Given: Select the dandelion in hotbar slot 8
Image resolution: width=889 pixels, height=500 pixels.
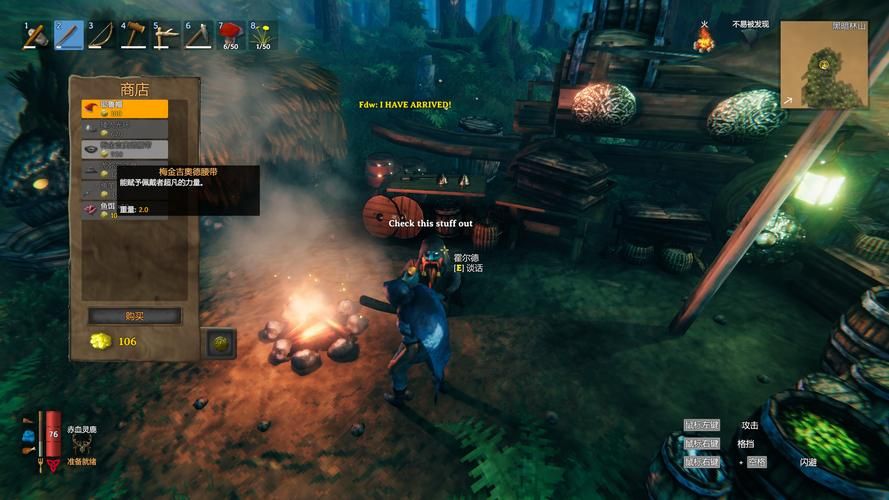Looking at the screenshot, I should point(263,36).
